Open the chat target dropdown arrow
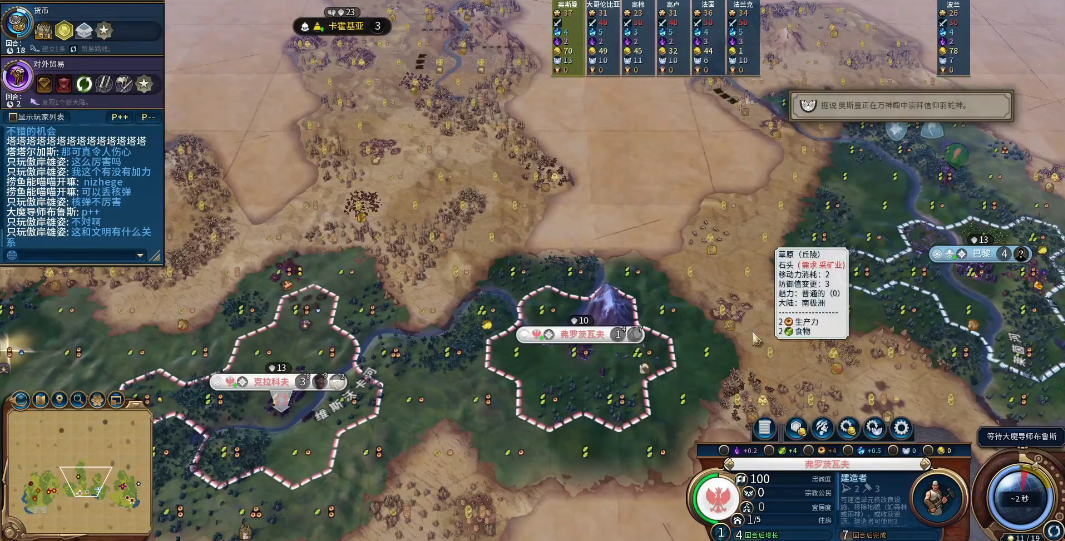 [x=141, y=255]
